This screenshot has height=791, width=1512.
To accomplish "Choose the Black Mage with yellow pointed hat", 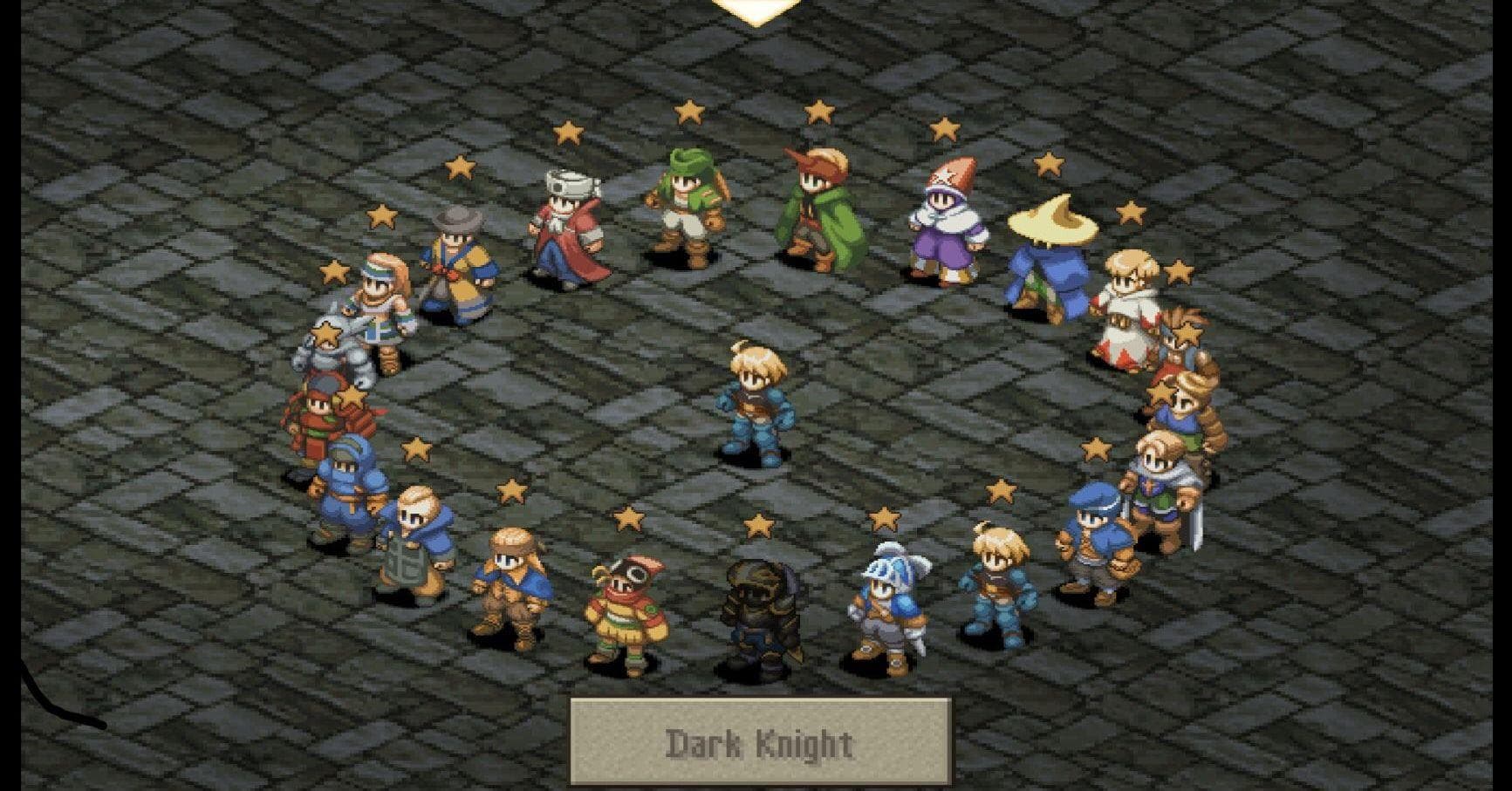I will (x=1043, y=259).
